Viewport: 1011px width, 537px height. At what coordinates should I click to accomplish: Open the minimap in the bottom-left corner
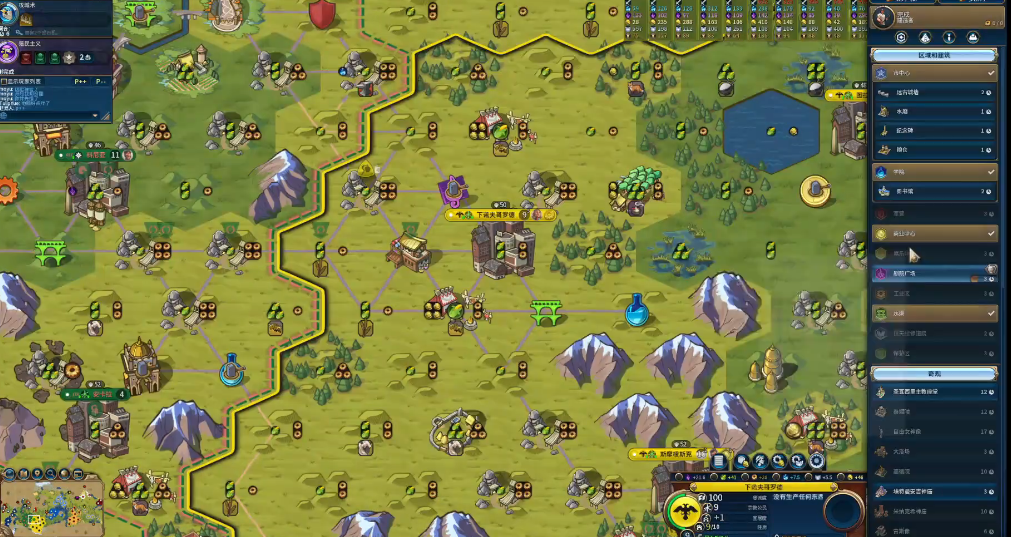(x=52, y=505)
